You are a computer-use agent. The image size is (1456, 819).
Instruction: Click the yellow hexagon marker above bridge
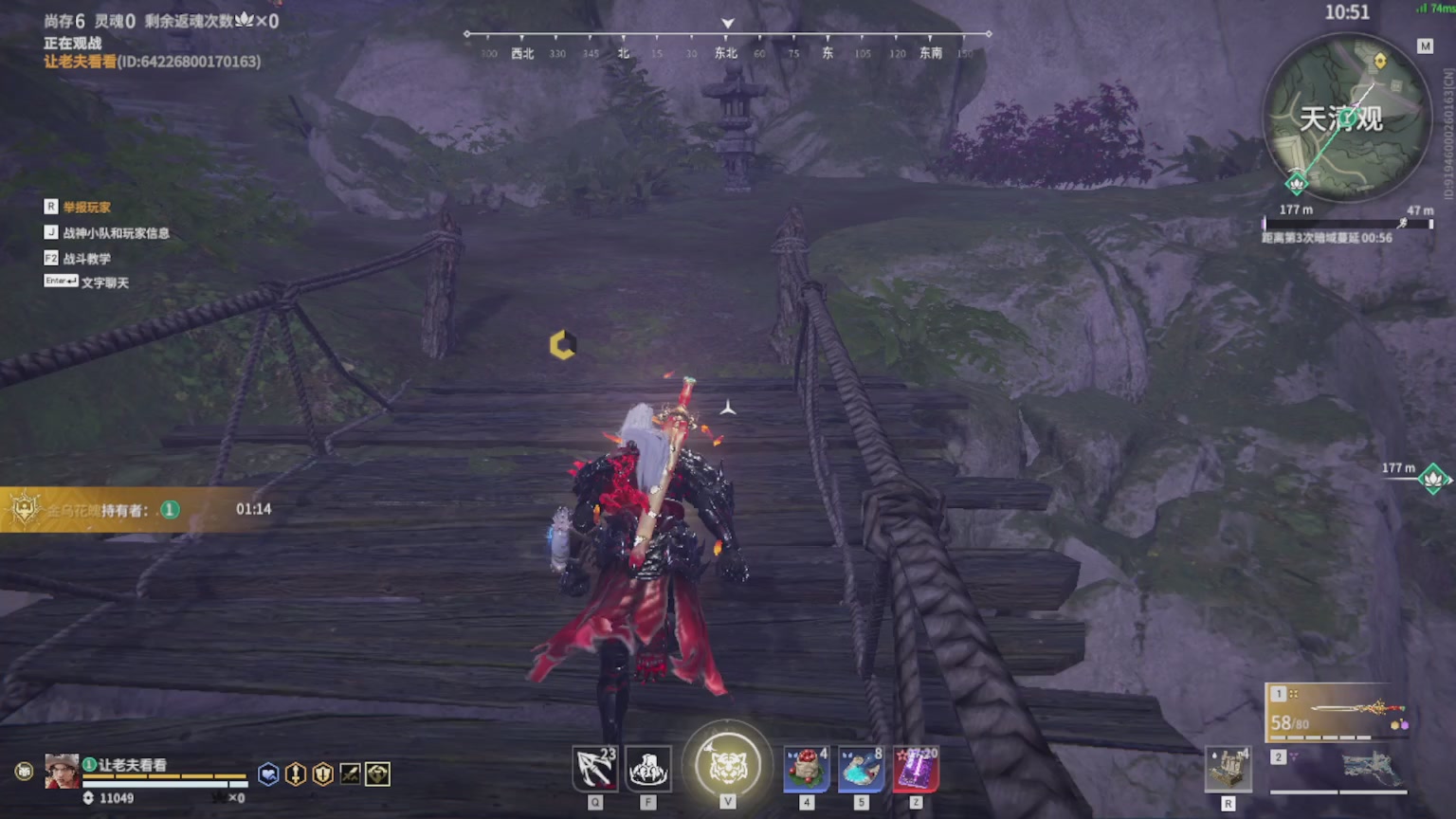(562, 345)
